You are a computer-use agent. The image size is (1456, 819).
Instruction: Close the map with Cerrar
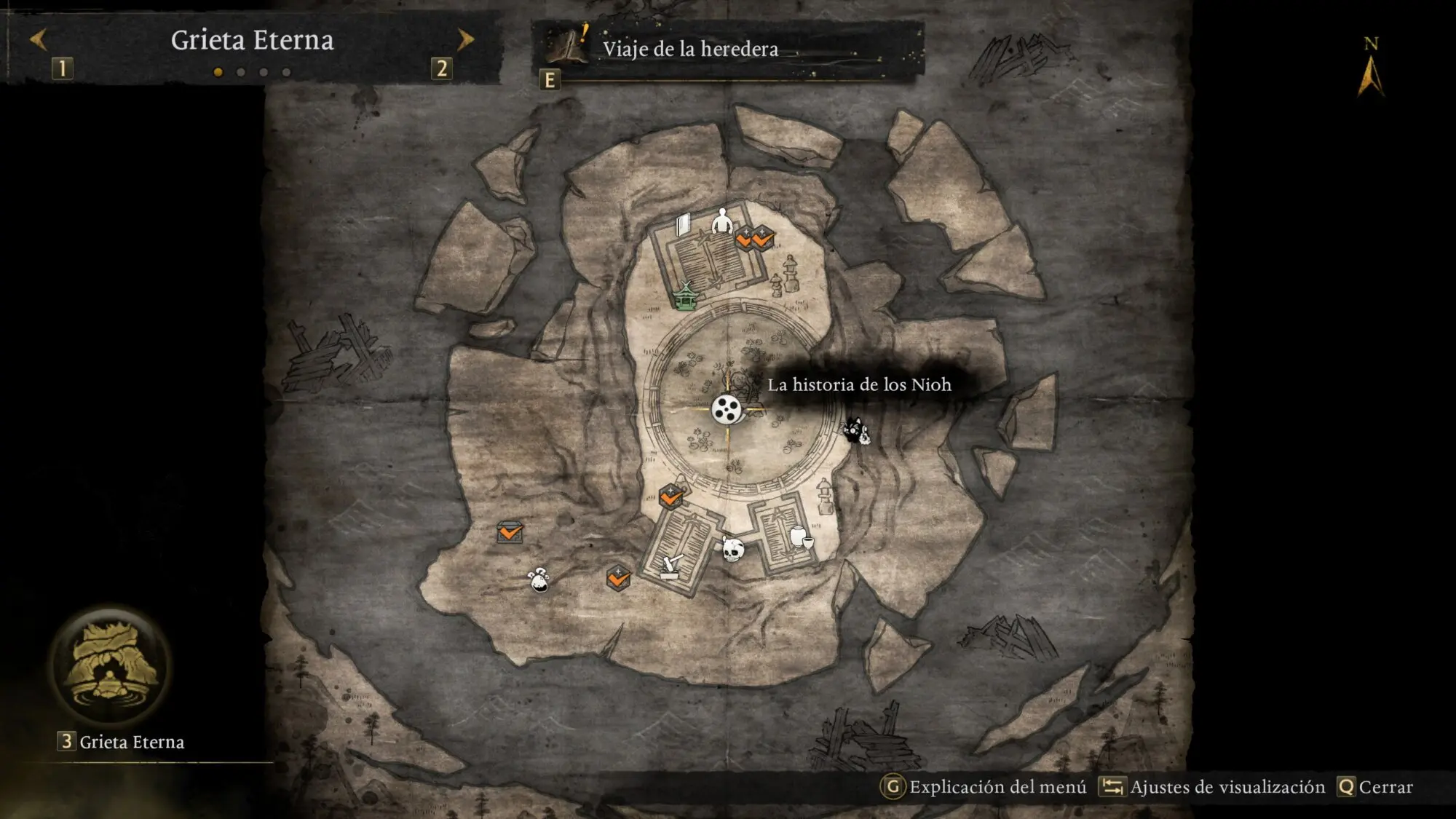[x=1376, y=787]
